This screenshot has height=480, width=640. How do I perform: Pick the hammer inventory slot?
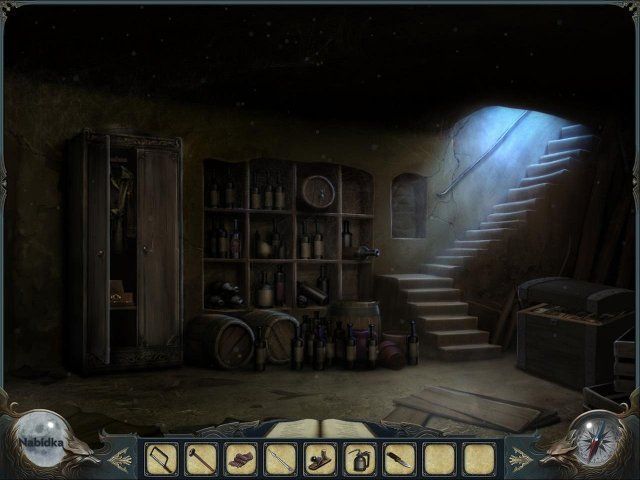pyautogui.click(x=201, y=459)
